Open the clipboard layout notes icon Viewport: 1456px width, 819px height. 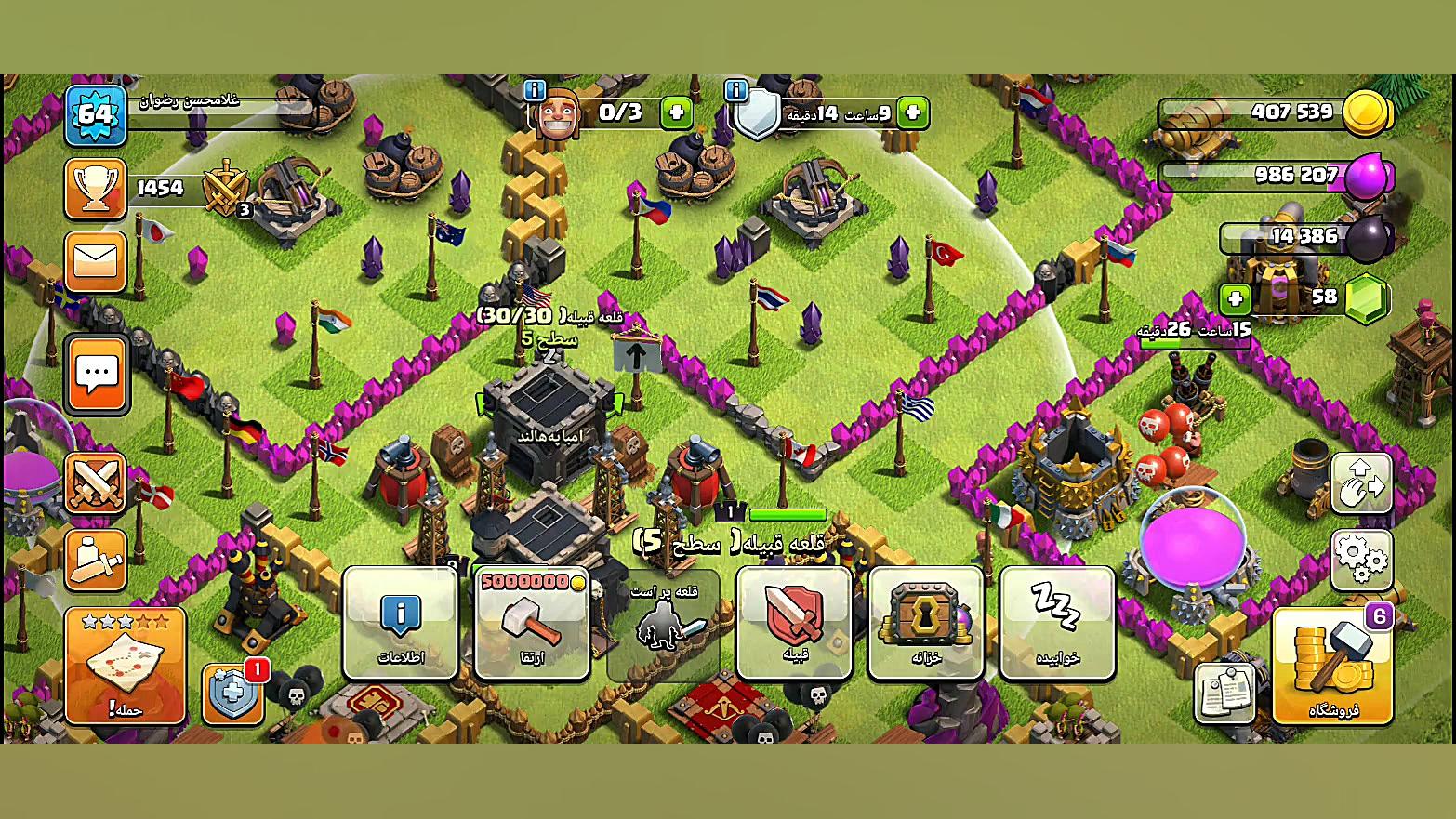tap(1224, 693)
